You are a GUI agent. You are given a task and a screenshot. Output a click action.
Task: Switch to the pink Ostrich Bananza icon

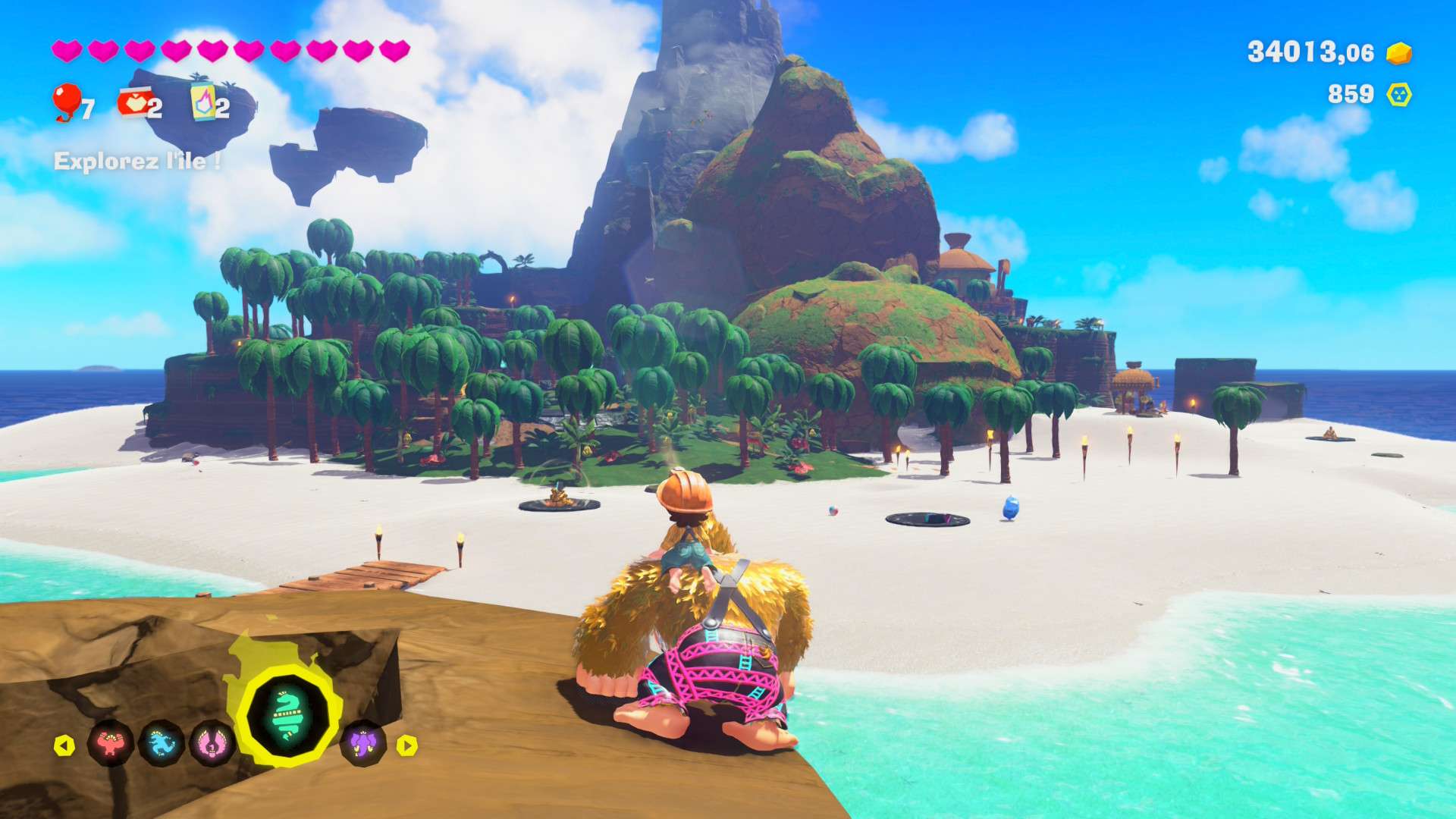(212, 743)
